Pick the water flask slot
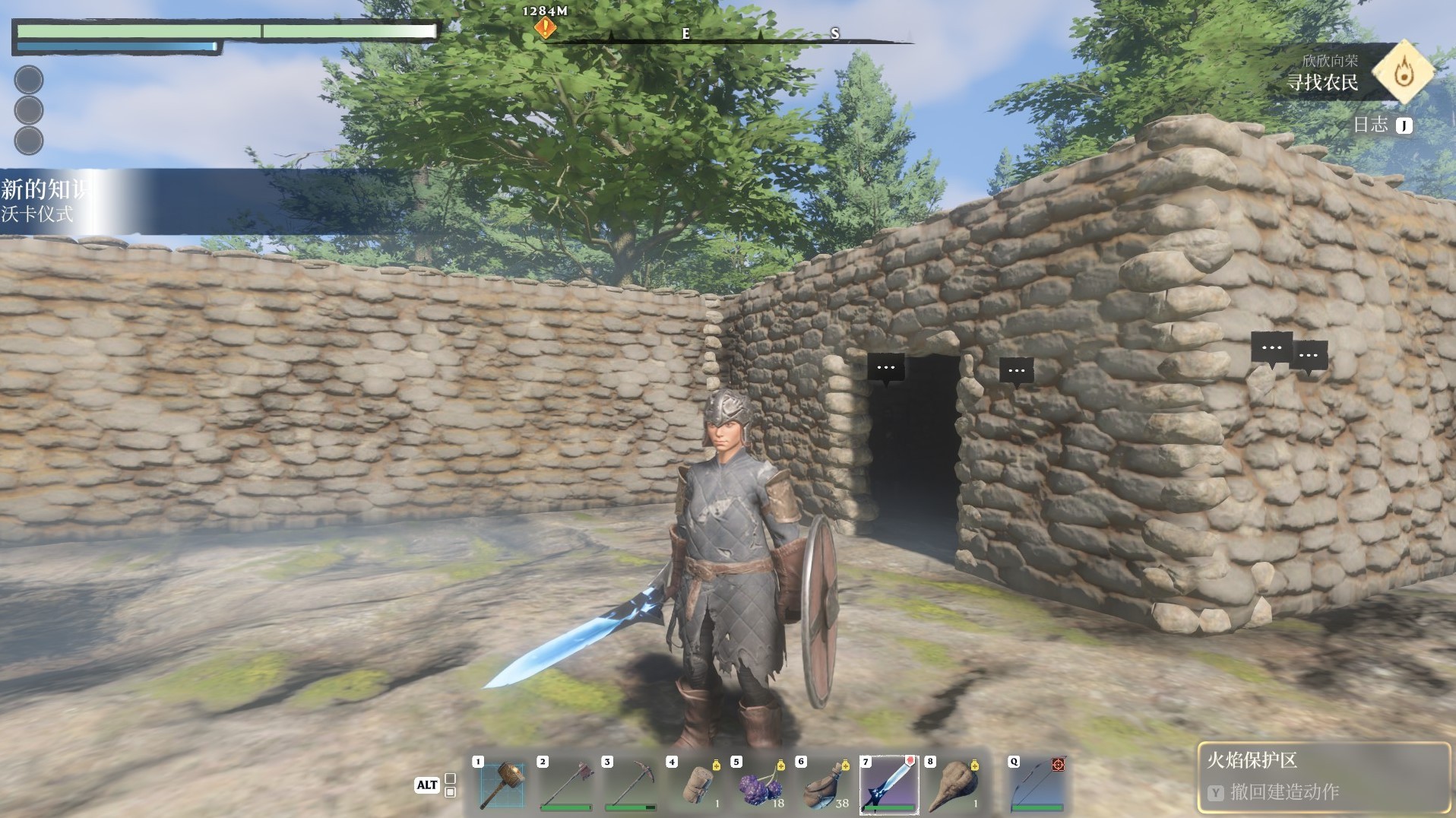Viewport: 1456px width, 818px height. (x=825, y=786)
